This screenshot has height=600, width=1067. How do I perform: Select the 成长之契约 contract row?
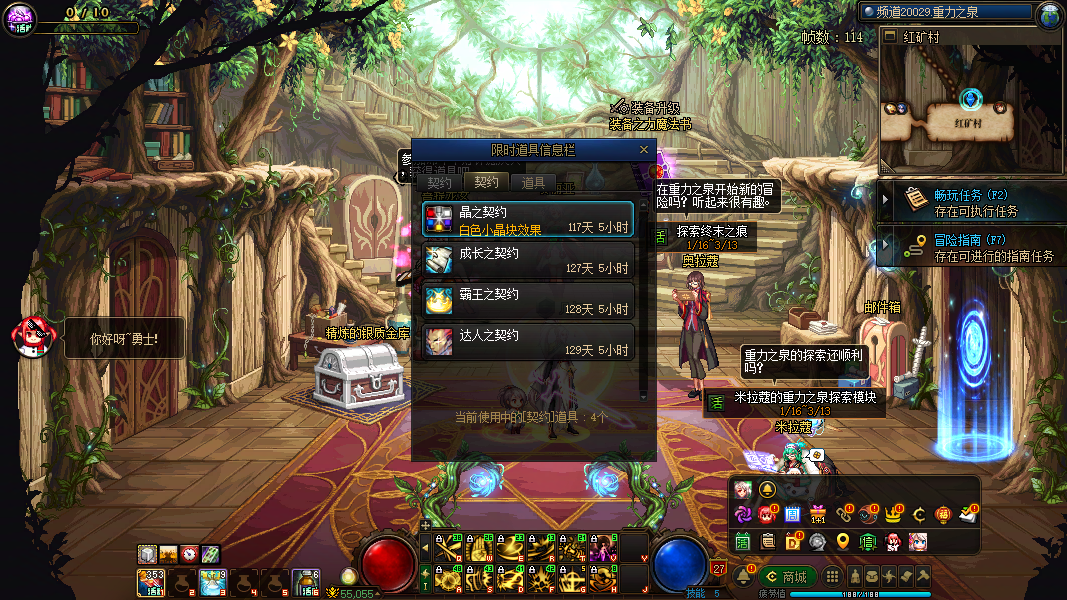click(528, 260)
